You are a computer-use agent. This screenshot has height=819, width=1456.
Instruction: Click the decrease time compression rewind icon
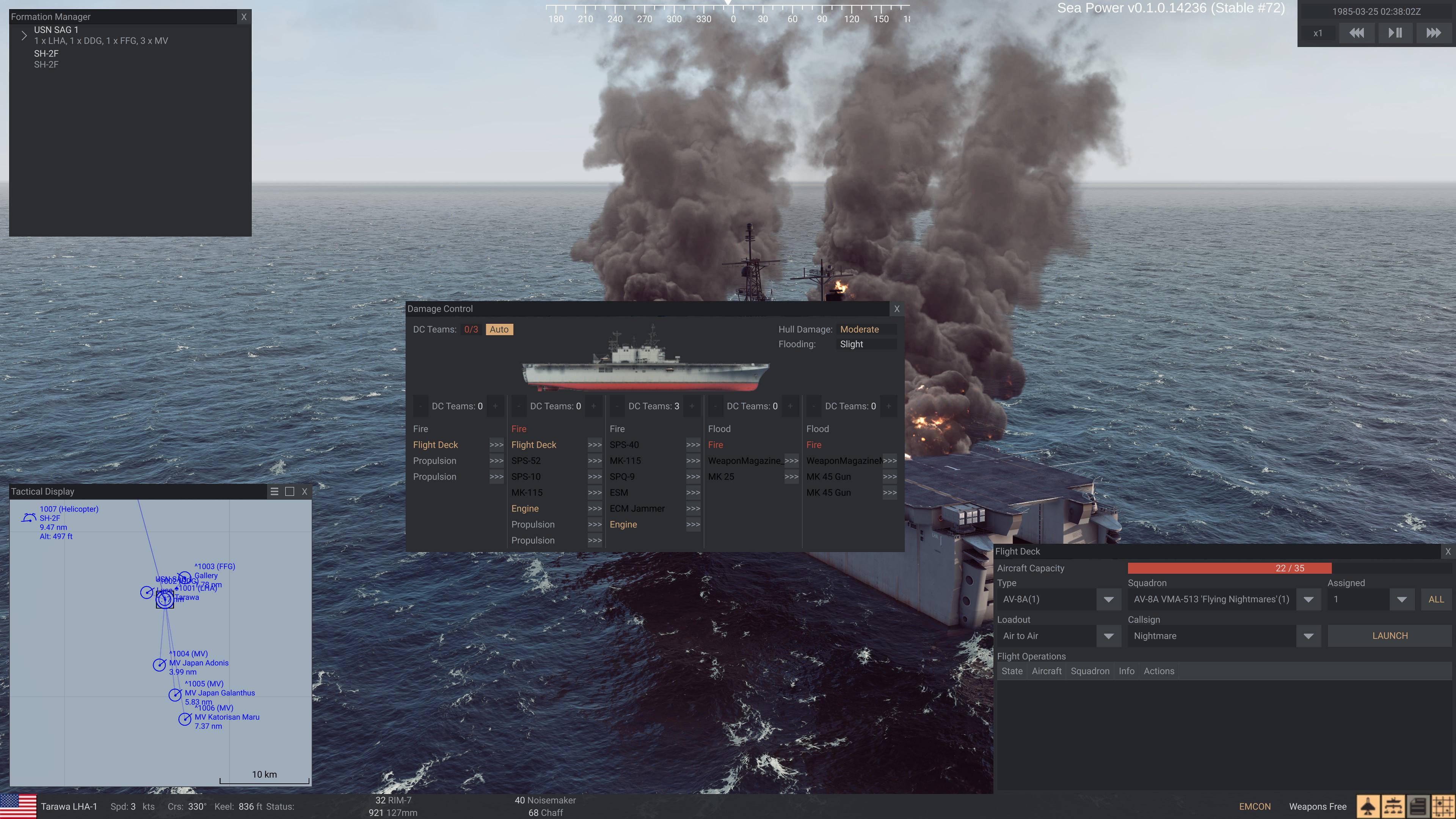click(1357, 33)
